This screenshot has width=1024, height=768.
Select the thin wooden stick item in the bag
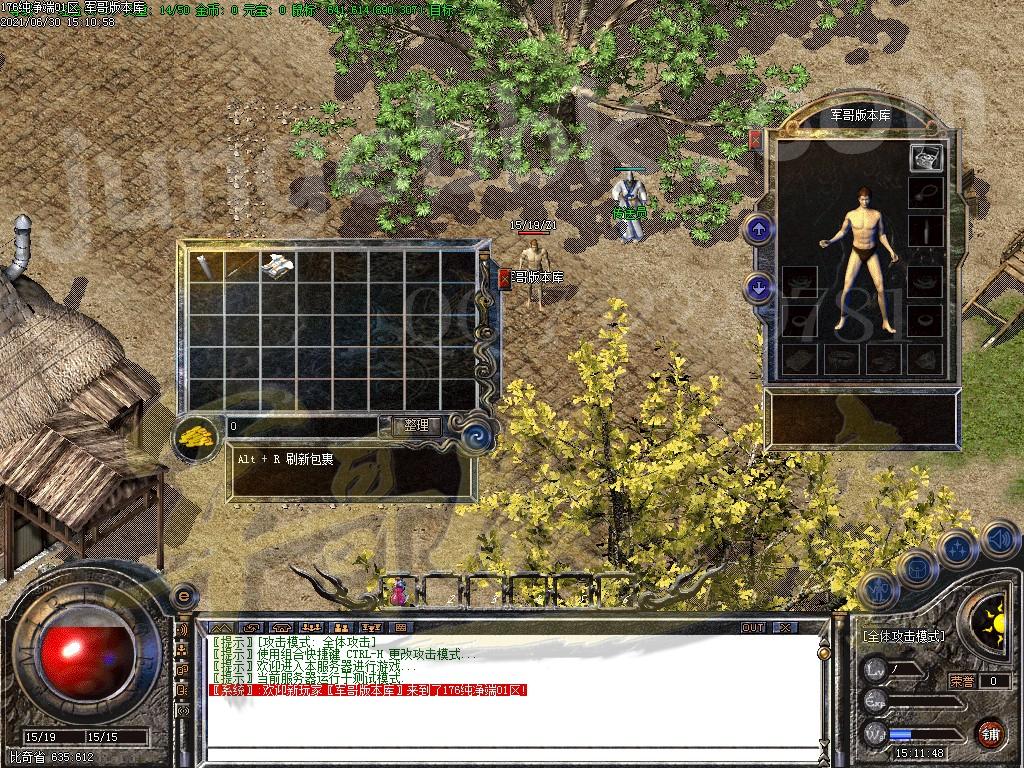[242, 266]
